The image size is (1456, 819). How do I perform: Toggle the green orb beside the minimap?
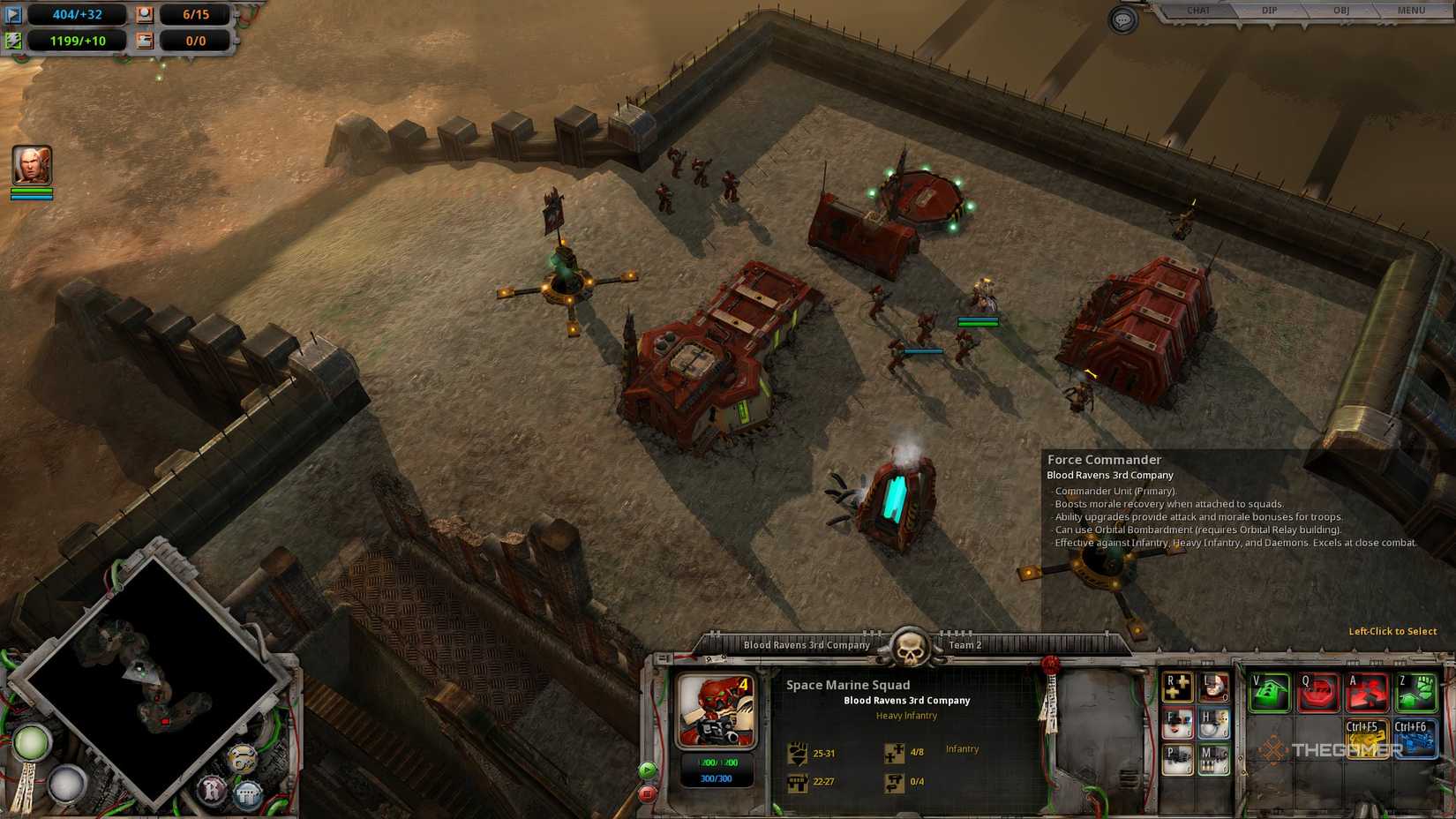coord(31,744)
